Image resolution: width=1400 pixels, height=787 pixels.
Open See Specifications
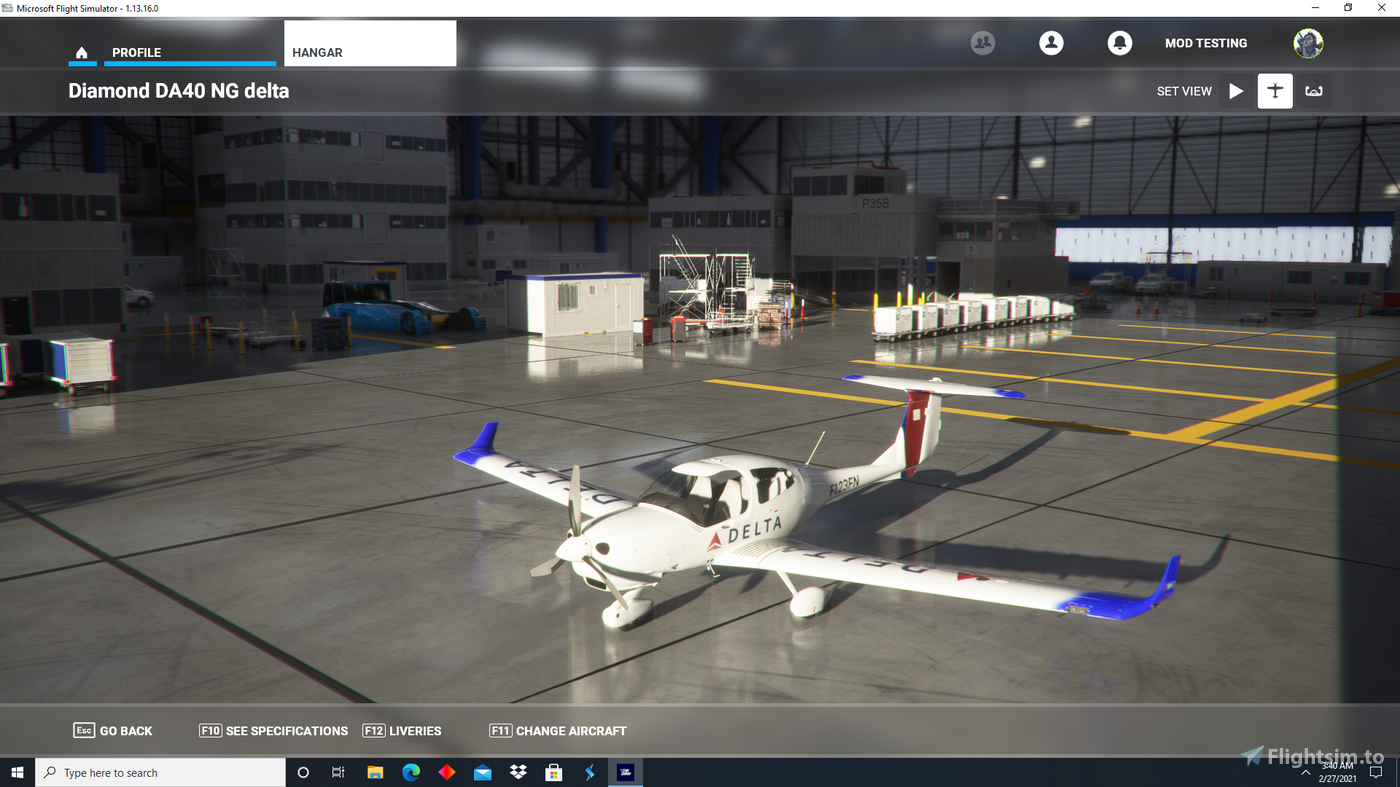pos(273,730)
